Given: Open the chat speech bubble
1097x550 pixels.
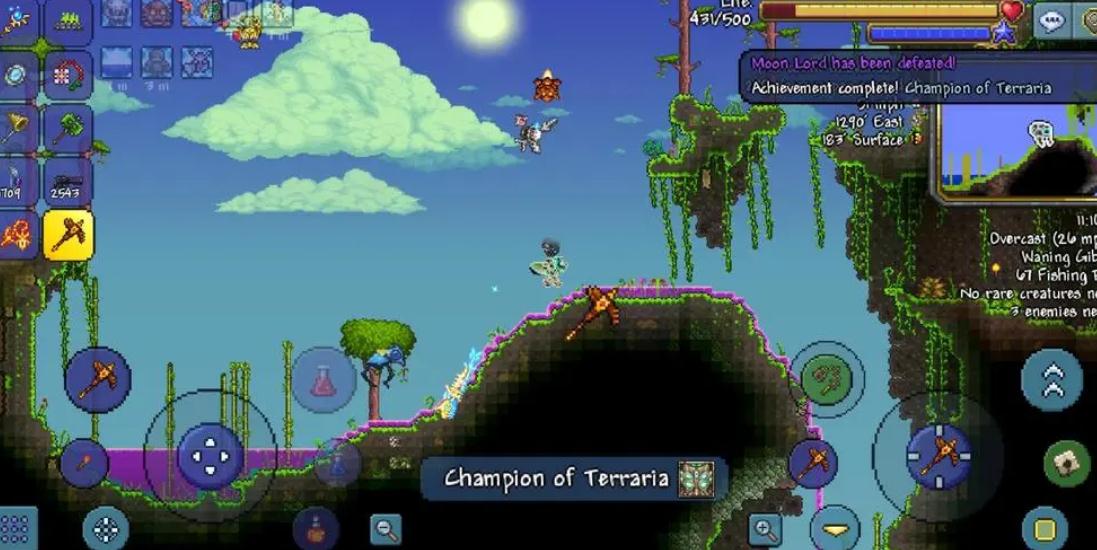Looking at the screenshot, I should click(1051, 21).
